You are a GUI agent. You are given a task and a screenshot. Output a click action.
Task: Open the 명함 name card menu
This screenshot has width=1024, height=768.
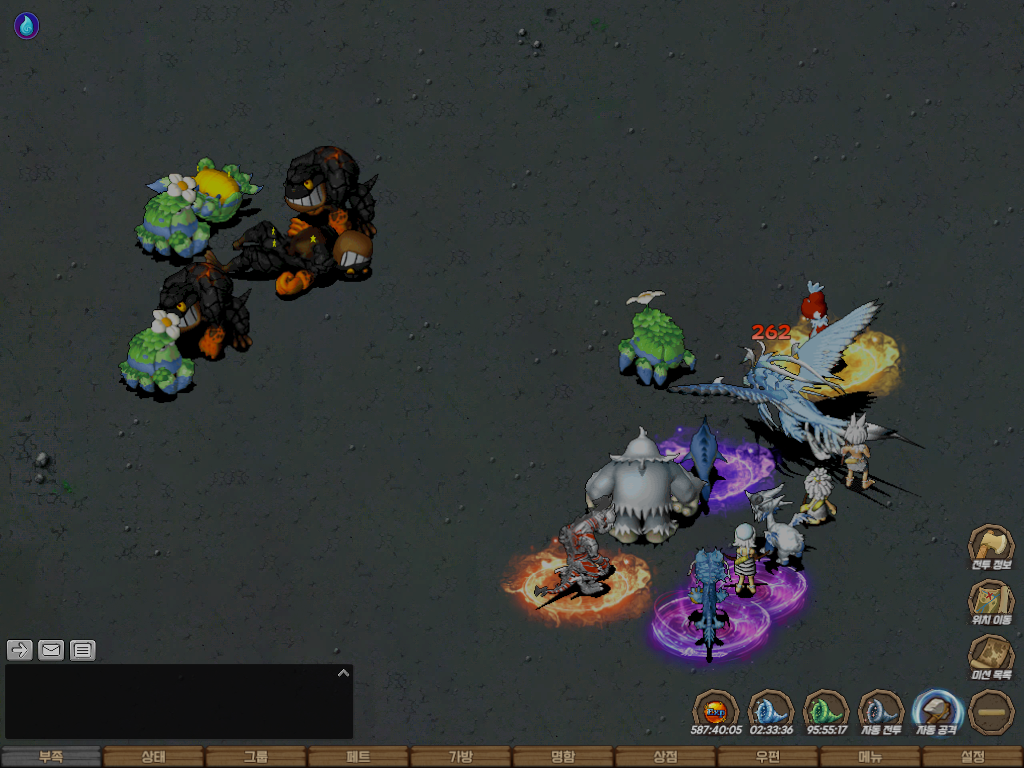click(563, 757)
